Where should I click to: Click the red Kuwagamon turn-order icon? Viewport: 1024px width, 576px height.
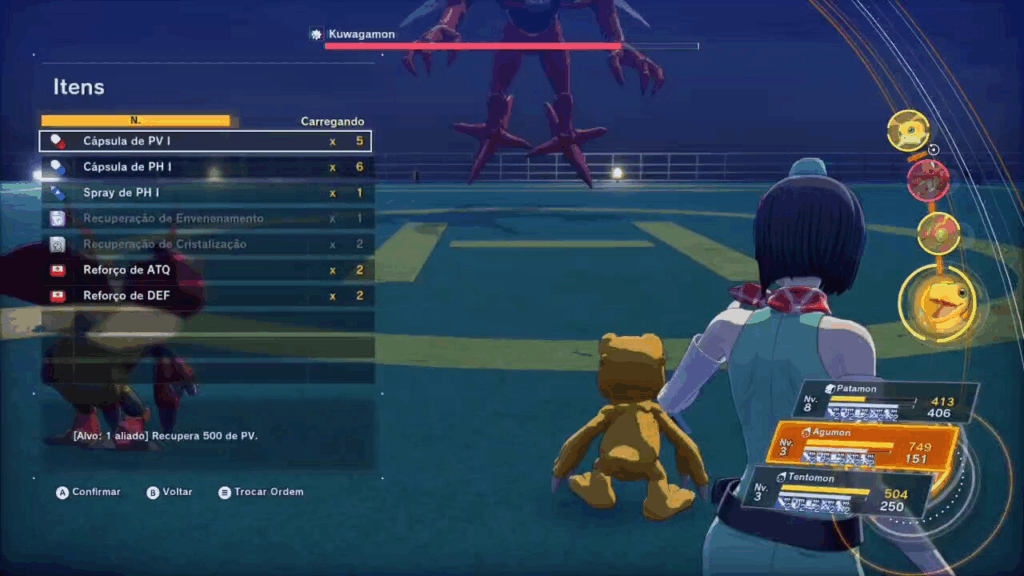928,179
